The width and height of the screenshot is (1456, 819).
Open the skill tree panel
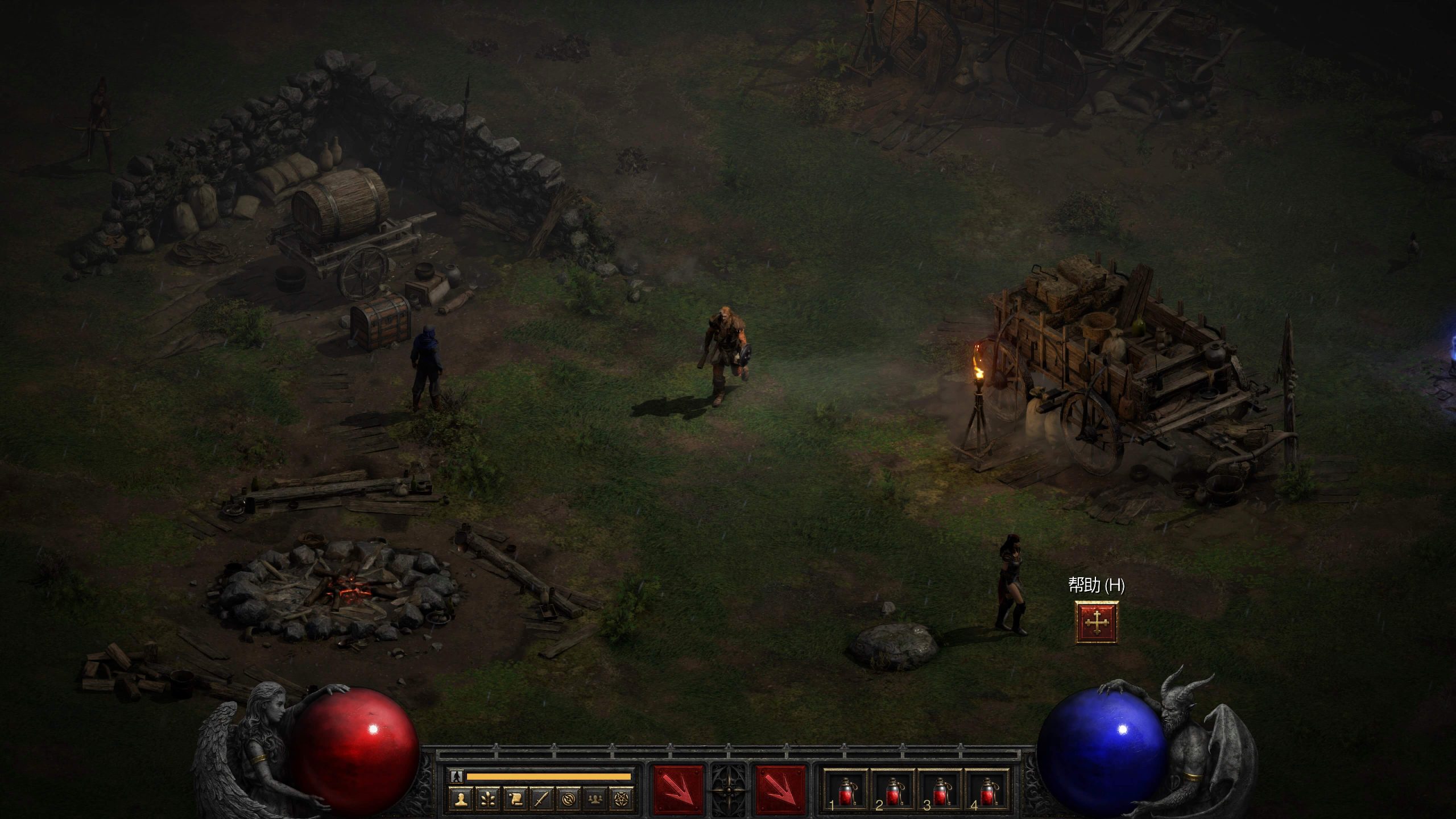coord(487,799)
